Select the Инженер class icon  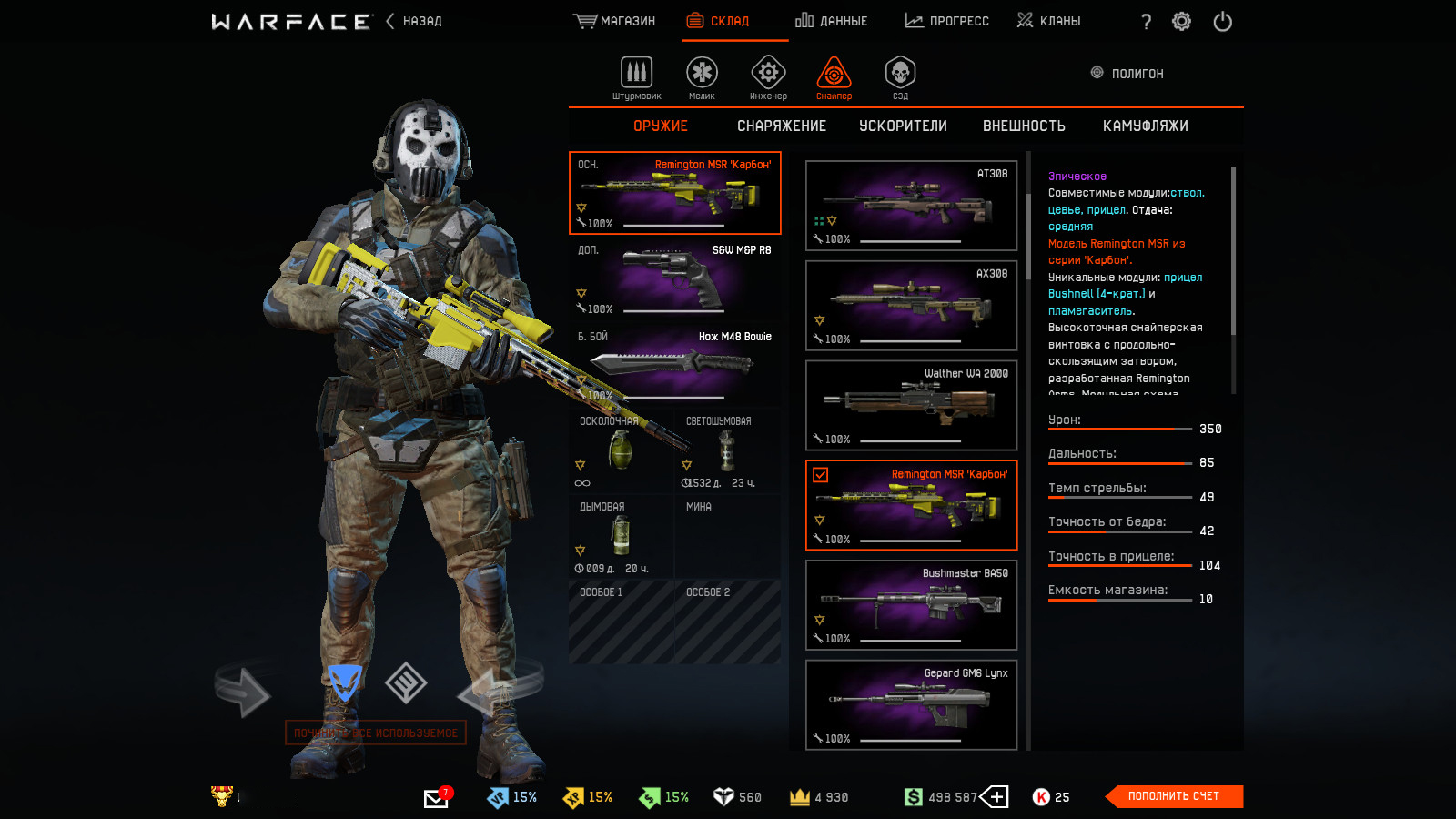click(x=768, y=77)
